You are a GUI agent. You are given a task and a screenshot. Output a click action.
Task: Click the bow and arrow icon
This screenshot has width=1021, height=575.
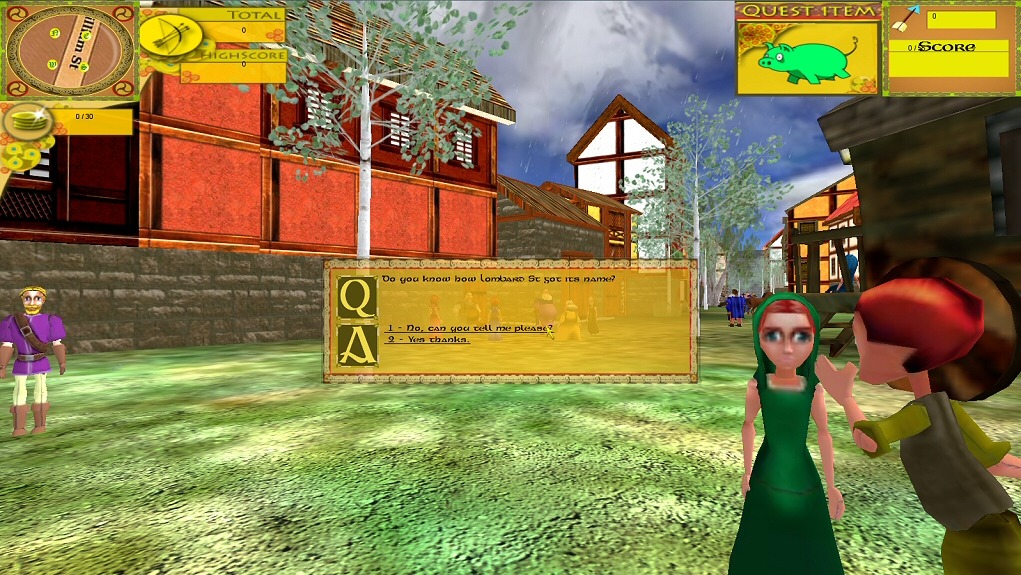click(x=169, y=35)
